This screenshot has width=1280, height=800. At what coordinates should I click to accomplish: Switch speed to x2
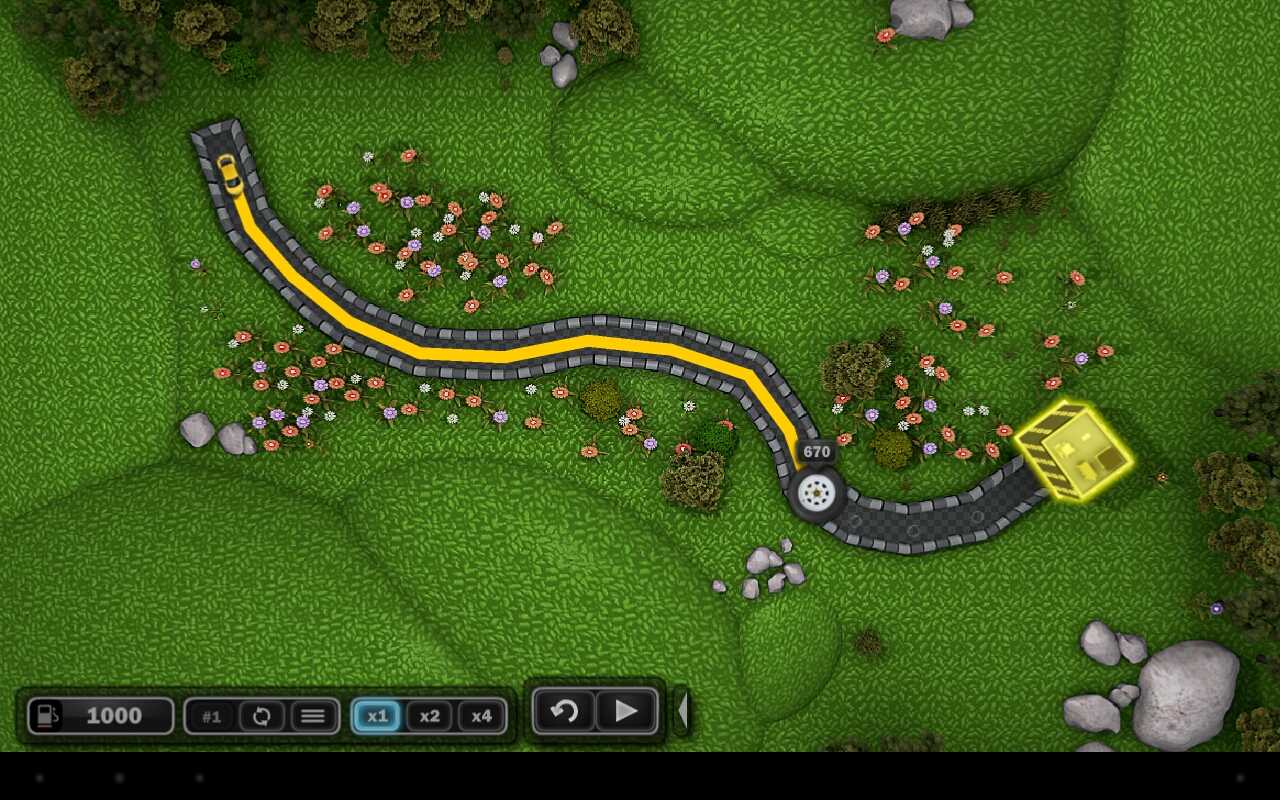429,716
